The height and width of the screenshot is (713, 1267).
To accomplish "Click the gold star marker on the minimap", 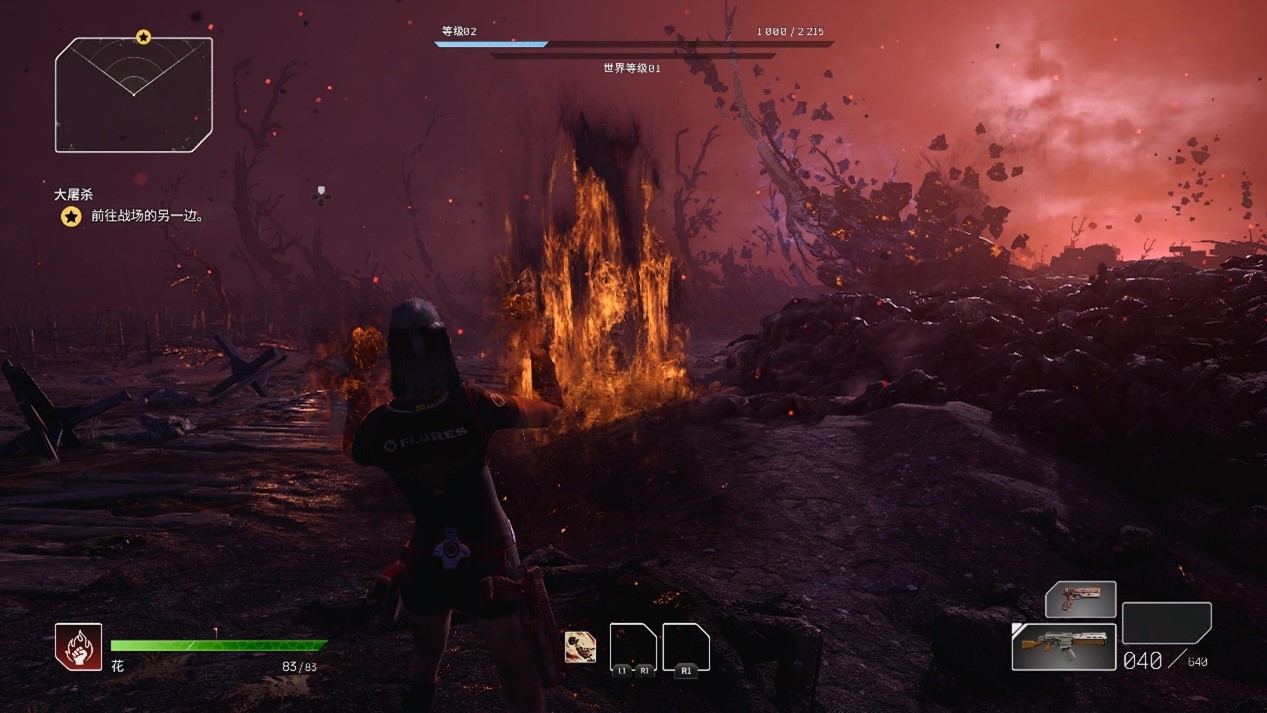I will (143, 37).
